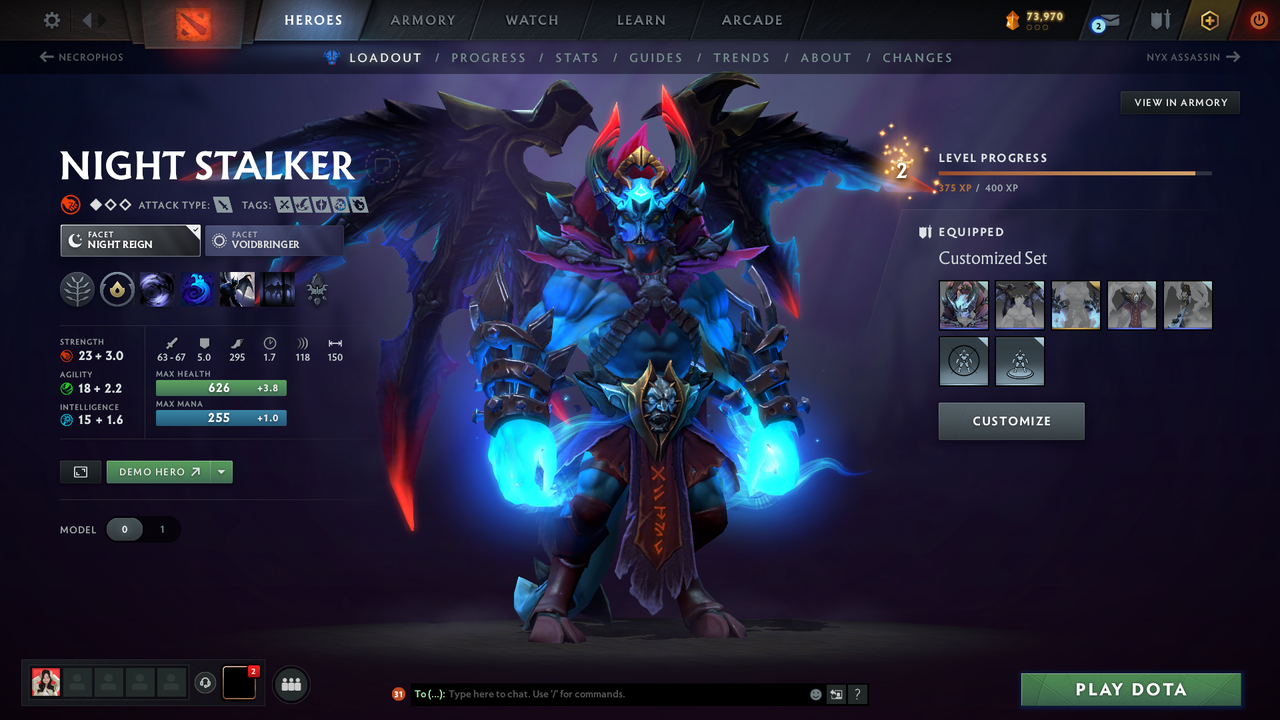Open the STATS section

[x=577, y=58]
